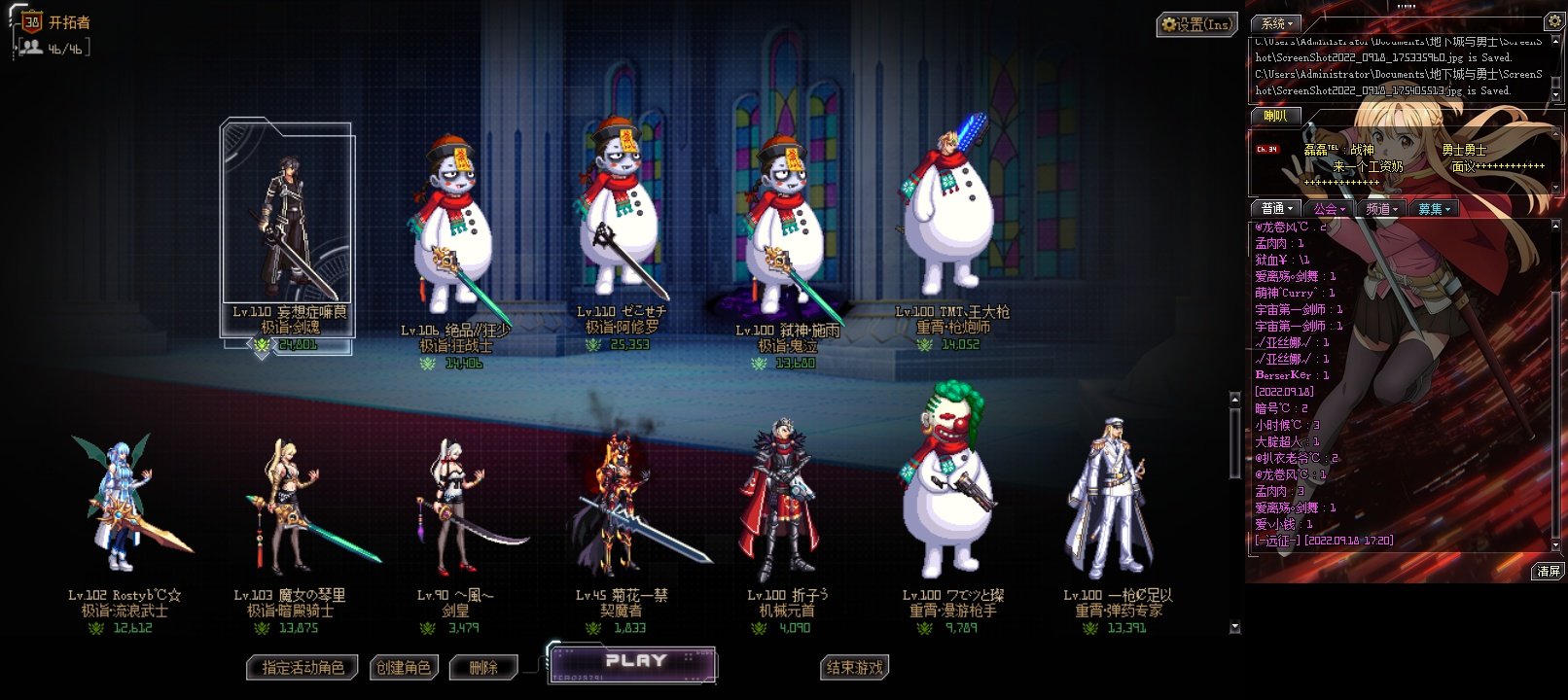Switch chat to the 公会 guild tab
This screenshot has width=1568, height=700.
pos(1329,209)
